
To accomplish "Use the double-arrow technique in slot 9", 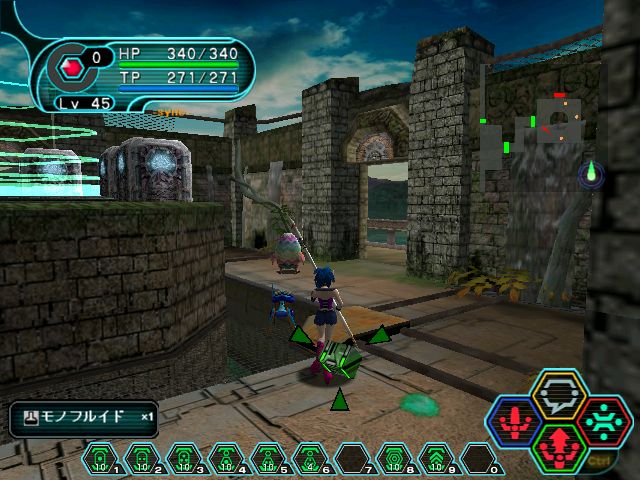I will [435, 459].
